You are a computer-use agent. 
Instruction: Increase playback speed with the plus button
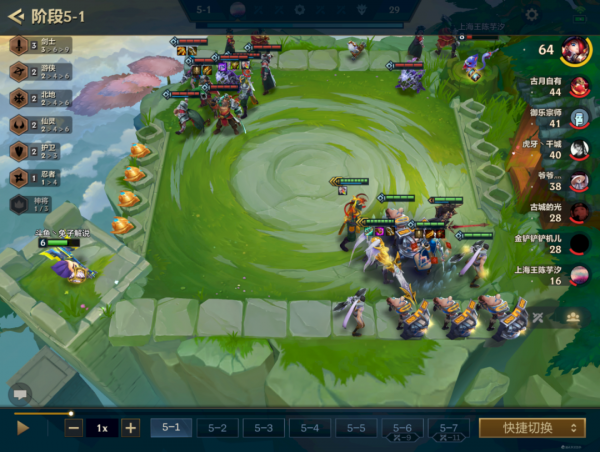pyautogui.click(x=130, y=427)
